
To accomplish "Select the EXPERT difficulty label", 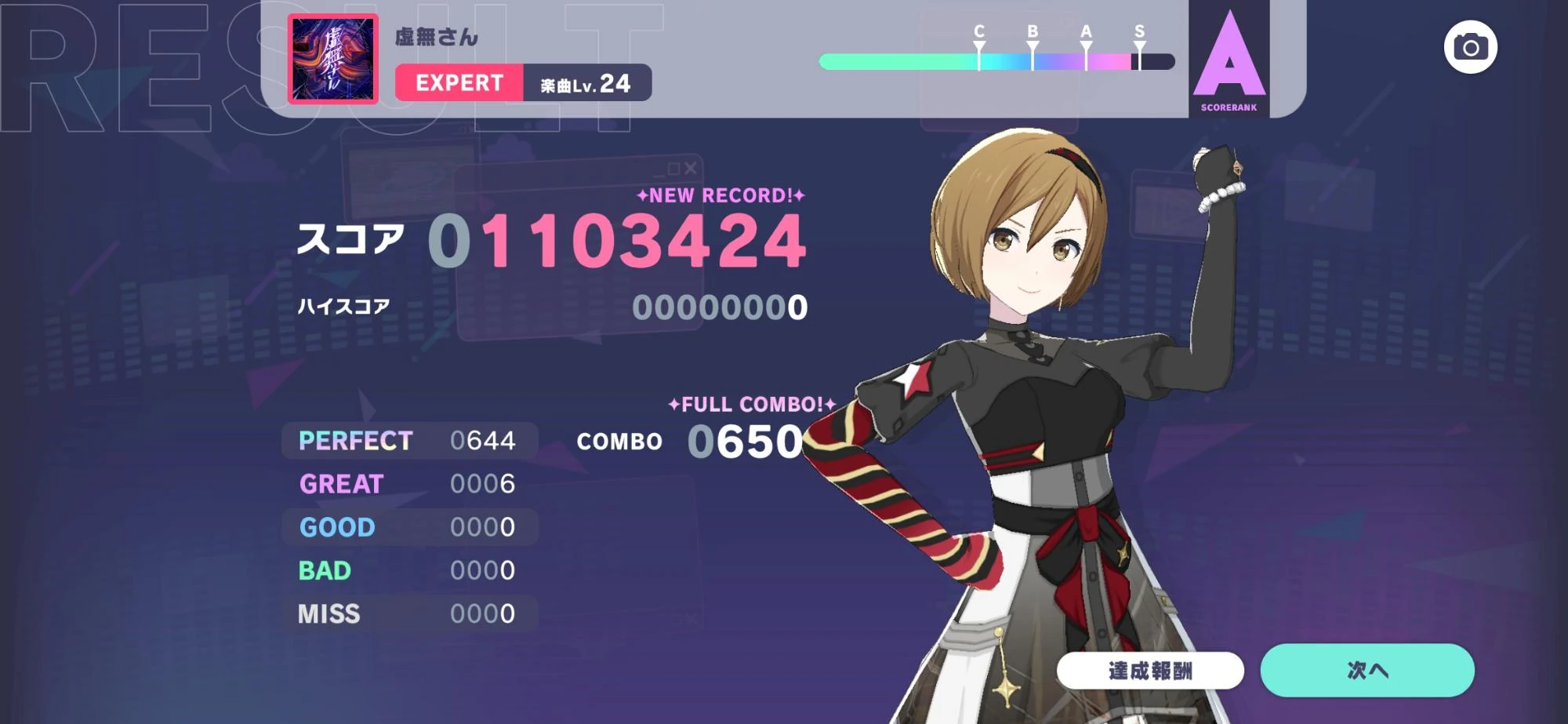I will click(459, 83).
